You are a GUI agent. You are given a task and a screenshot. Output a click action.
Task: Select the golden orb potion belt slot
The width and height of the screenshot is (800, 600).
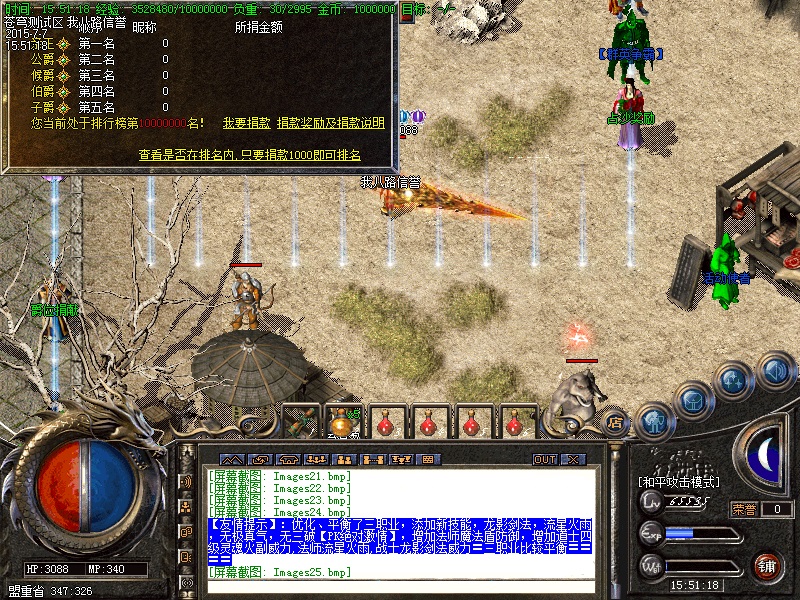click(x=342, y=421)
